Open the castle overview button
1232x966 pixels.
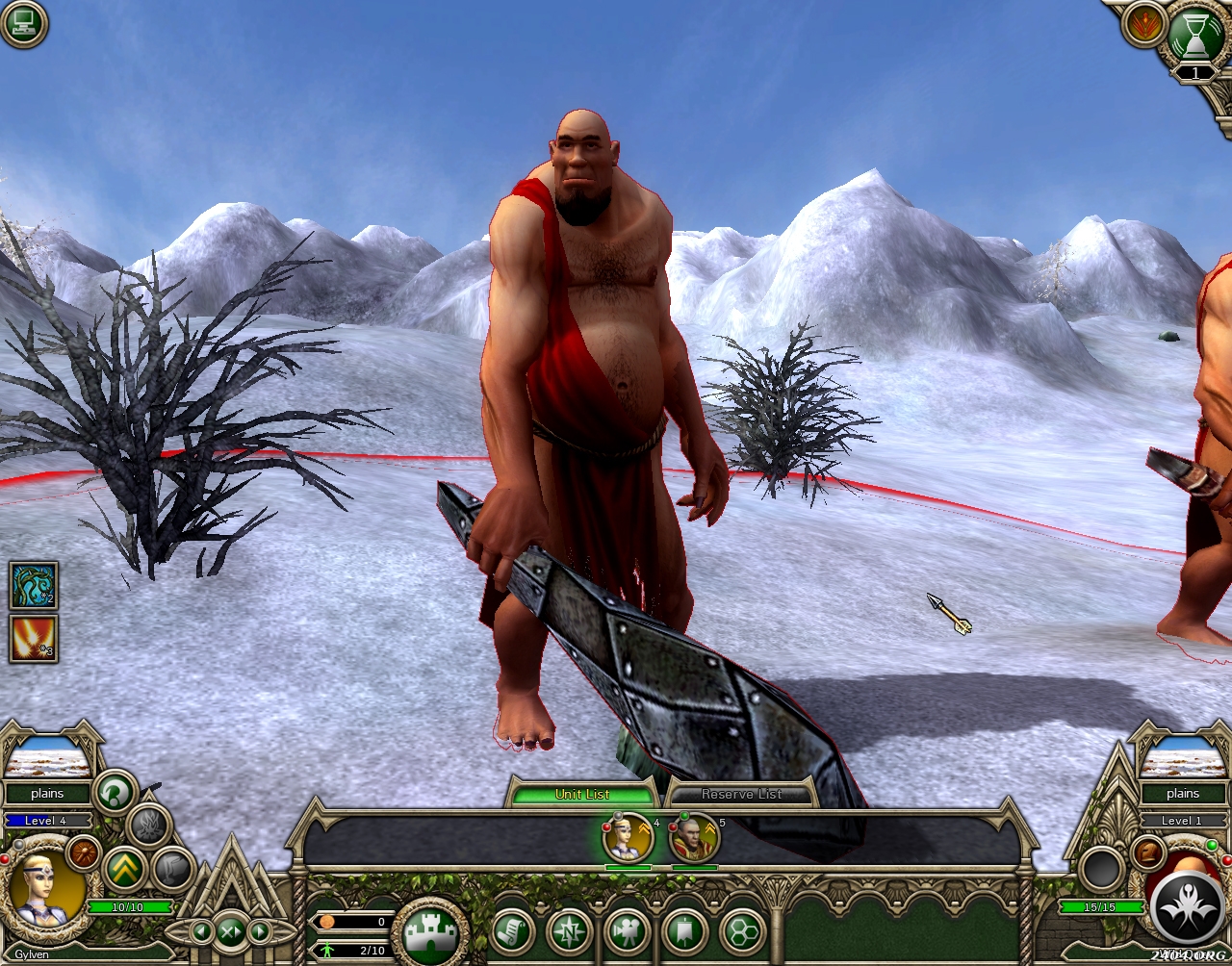(431, 932)
